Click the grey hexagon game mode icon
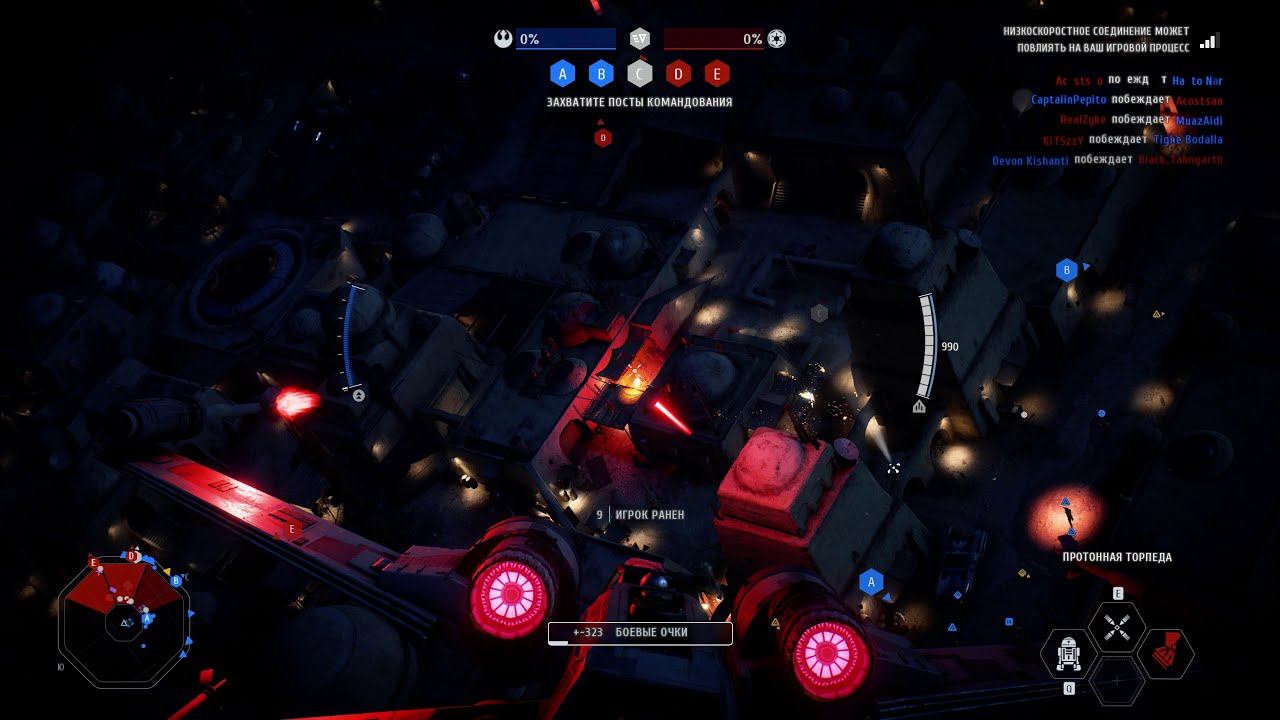 tap(640, 39)
